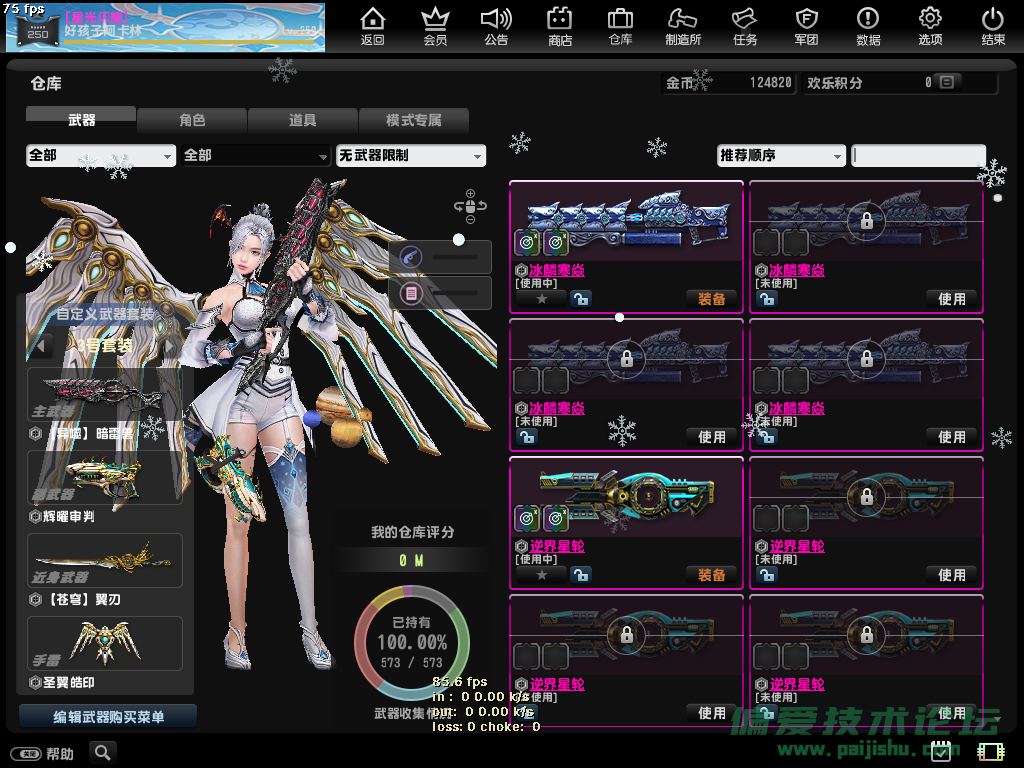The height and width of the screenshot is (768, 1024).
Task: Select the 圣翼皓印 grenade slot
Action: (x=105, y=643)
